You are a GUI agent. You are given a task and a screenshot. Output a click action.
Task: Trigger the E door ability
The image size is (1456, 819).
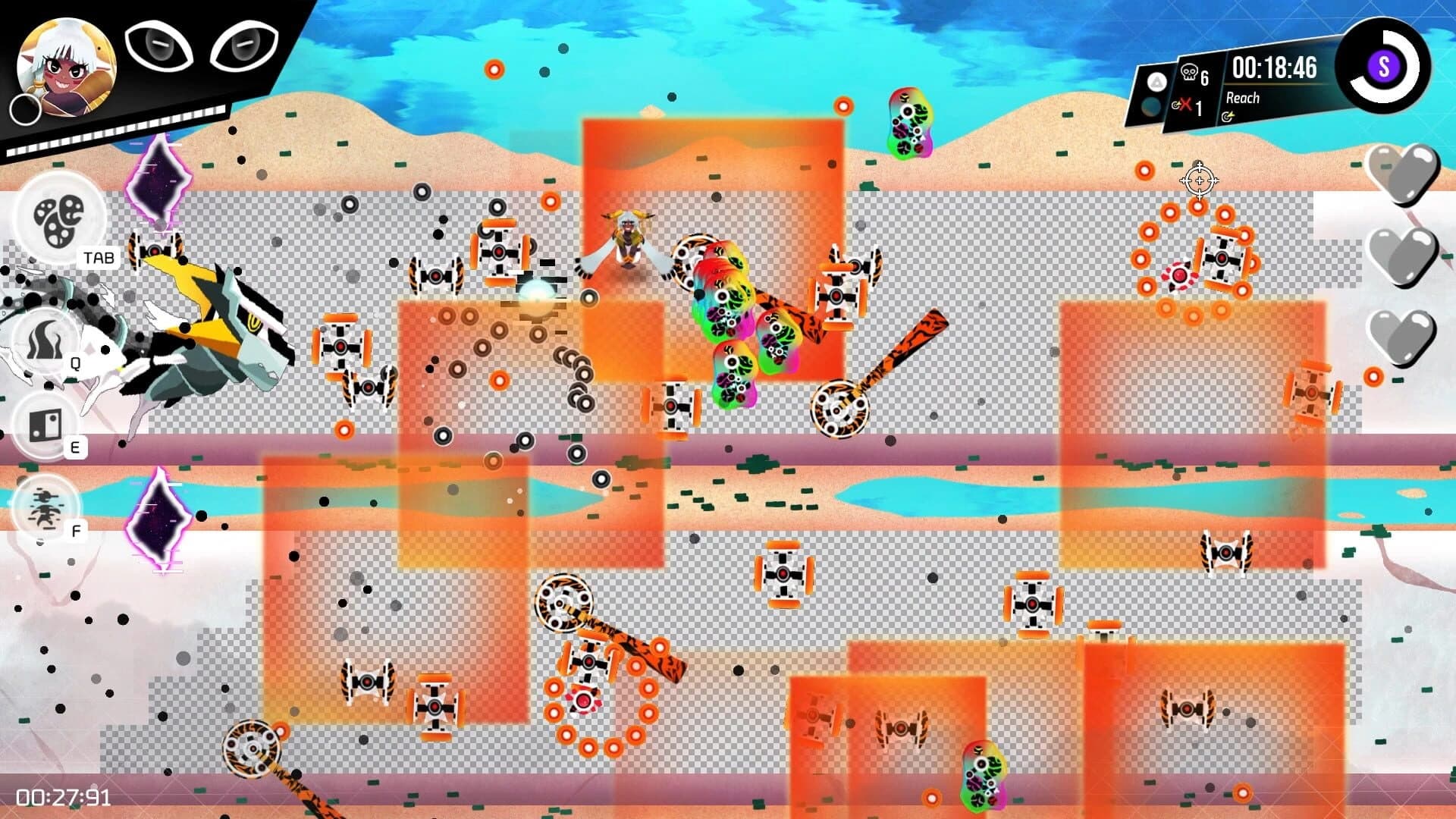click(45, 425)
